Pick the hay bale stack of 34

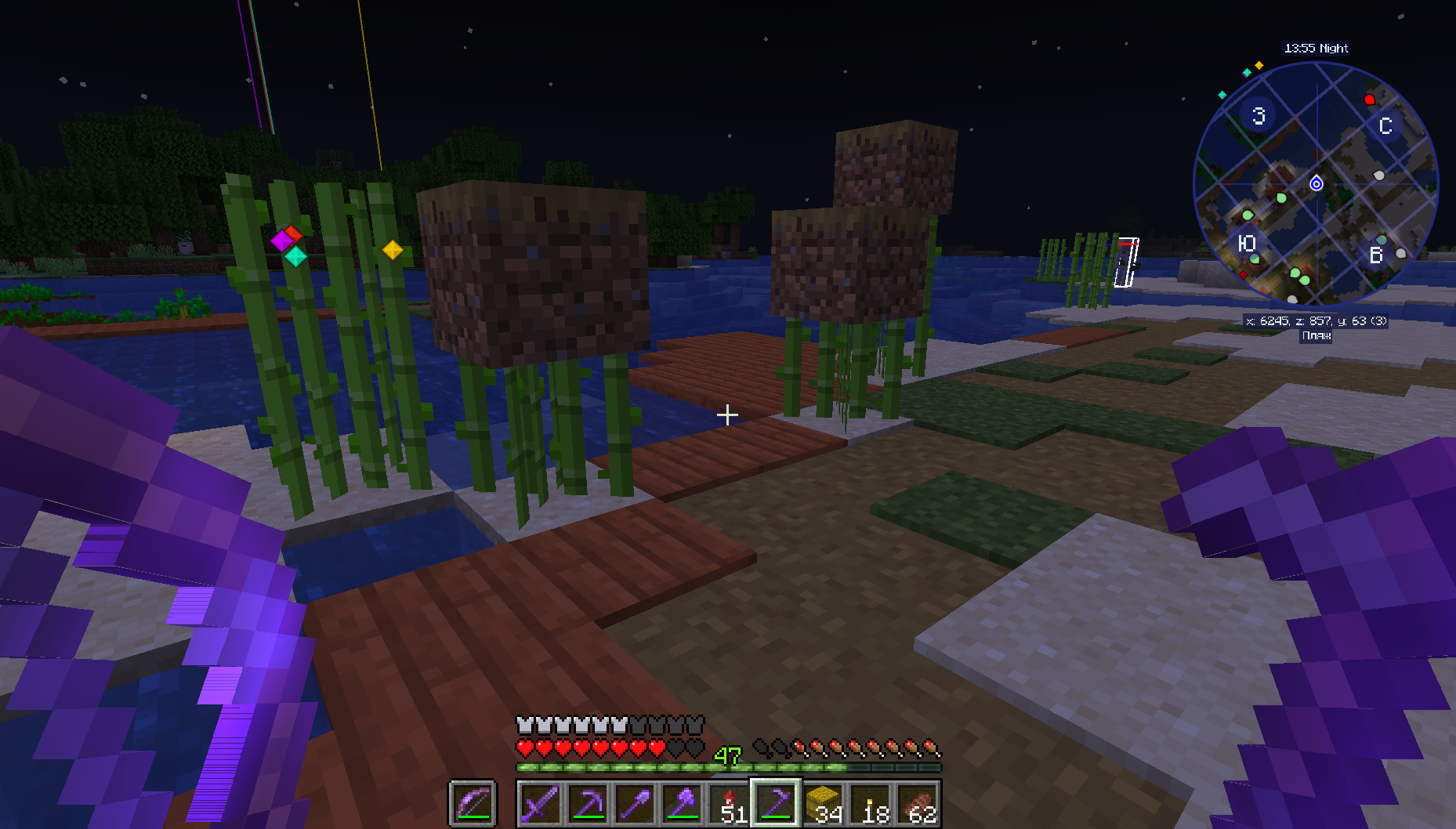click(823, 804)
